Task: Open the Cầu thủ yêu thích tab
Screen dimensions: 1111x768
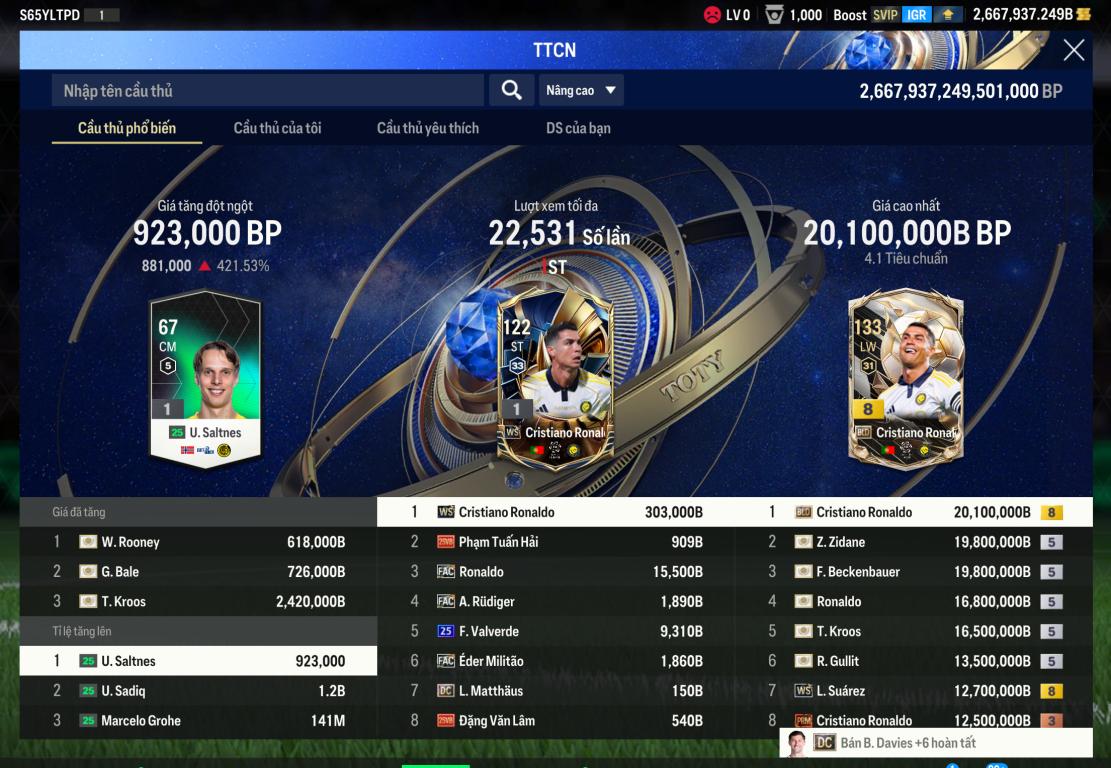Action: point(427,128)
